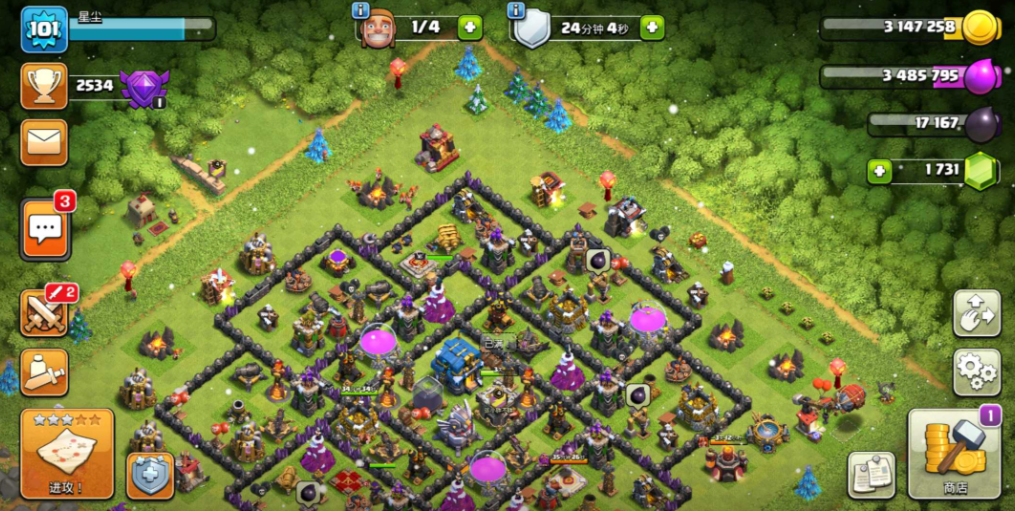This screenshot has width=1015, height=511.
Task: Open the trophy league ranking button
Action: pyautogui.click(x=44, y=87)
